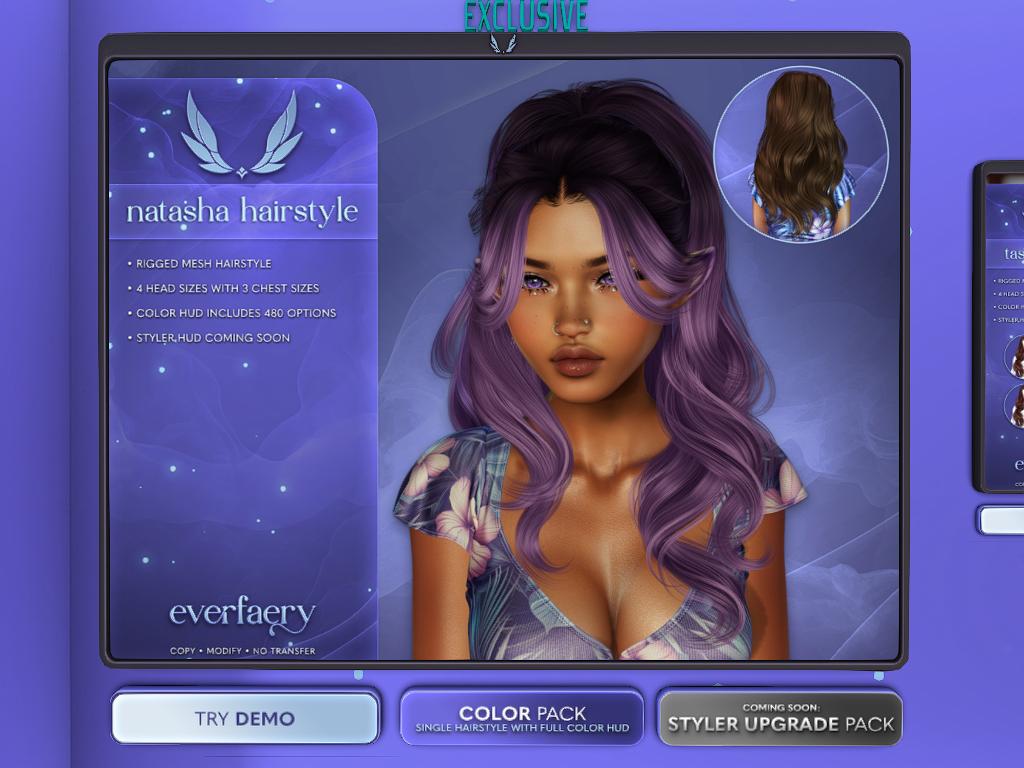View the circular back-view hair thumbnail
This screenshot has width=1024, height=768.
801,154
